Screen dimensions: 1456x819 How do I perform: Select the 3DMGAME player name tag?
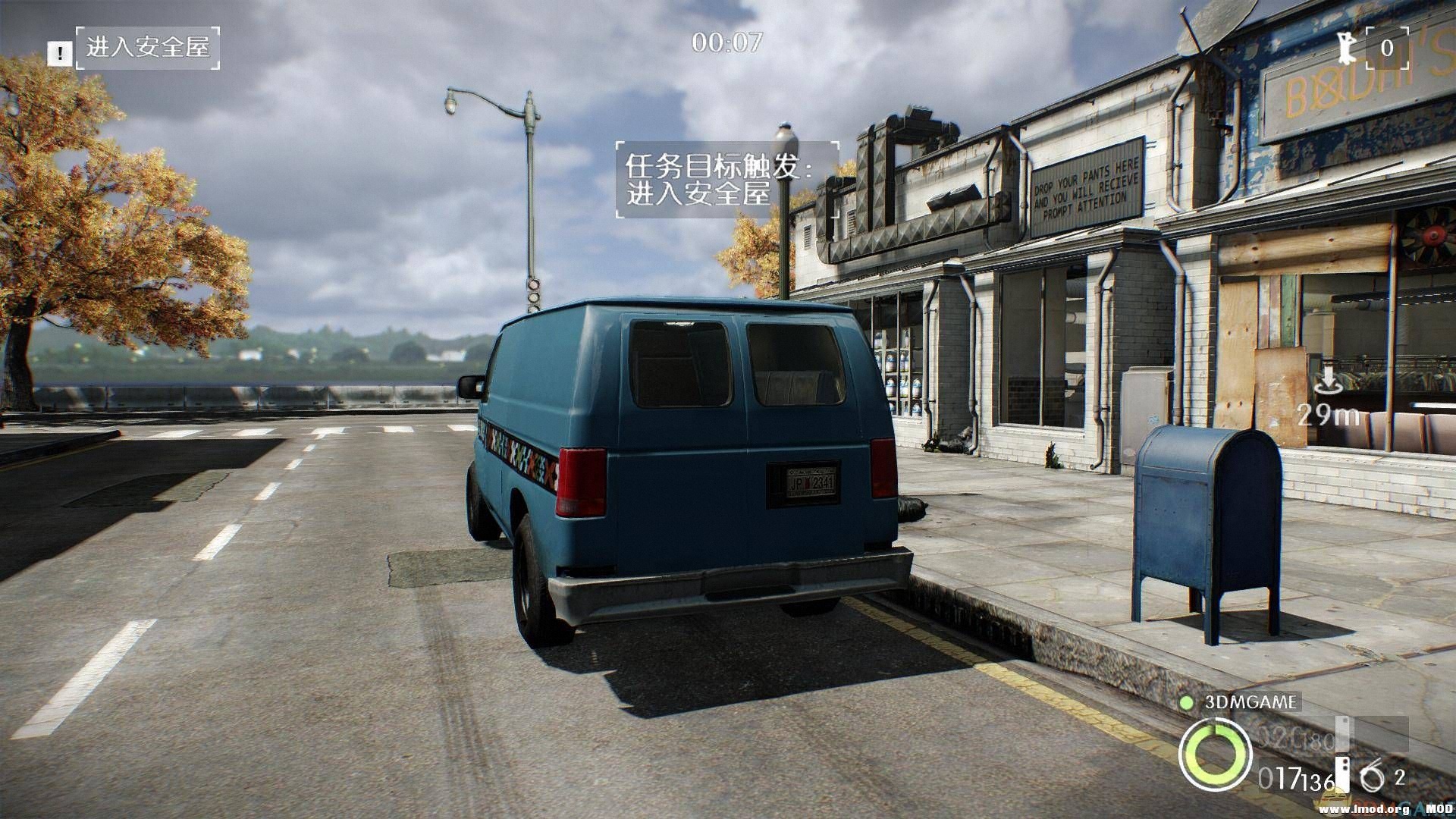tap(1250, 701)
